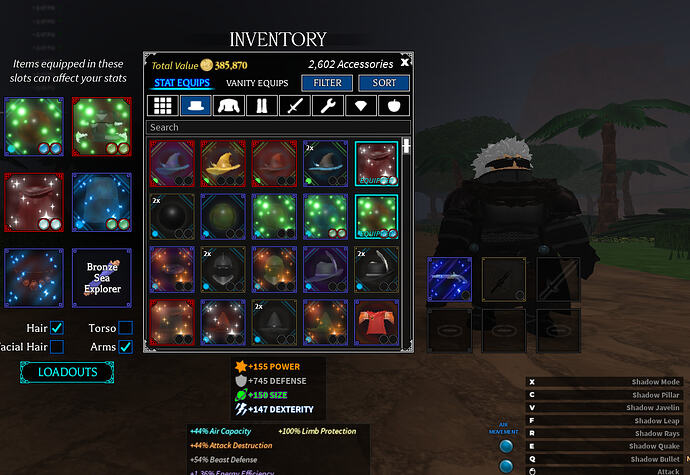Enable the Torso checkbox

tap(125, 328)
